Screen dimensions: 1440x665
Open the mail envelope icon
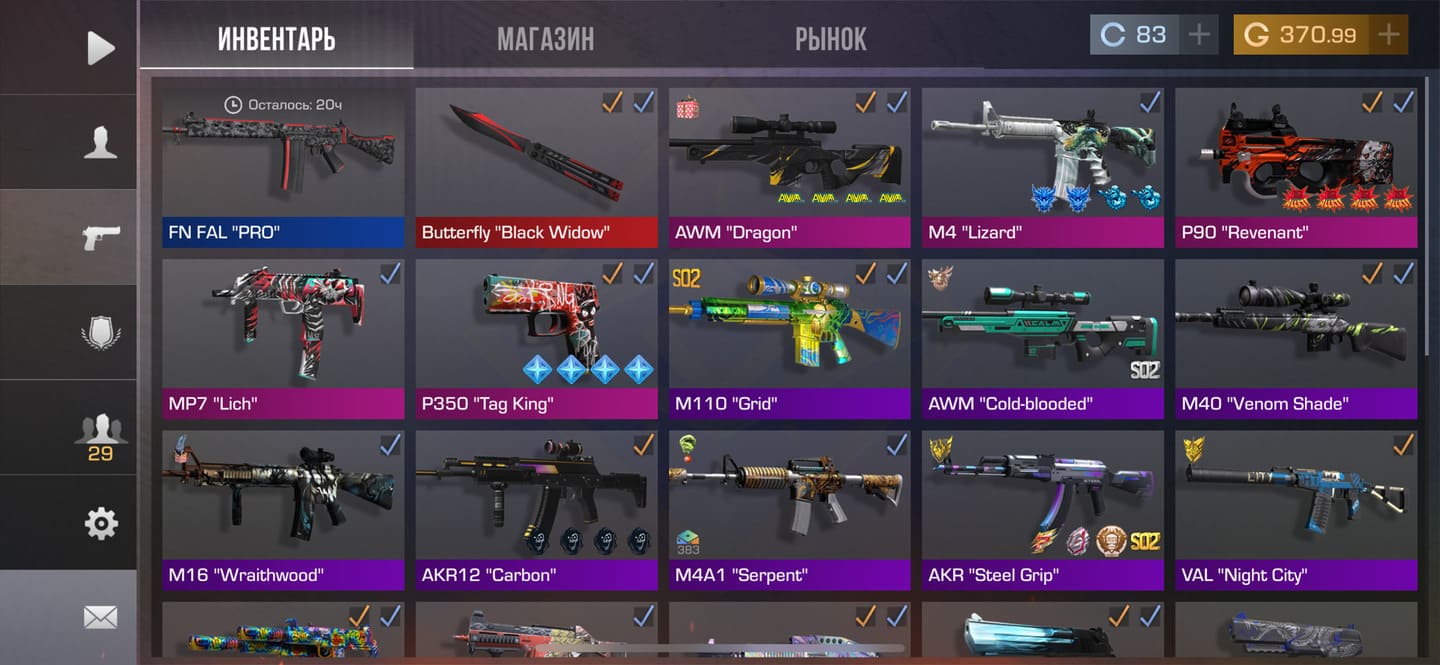click(x=100, y=618)
